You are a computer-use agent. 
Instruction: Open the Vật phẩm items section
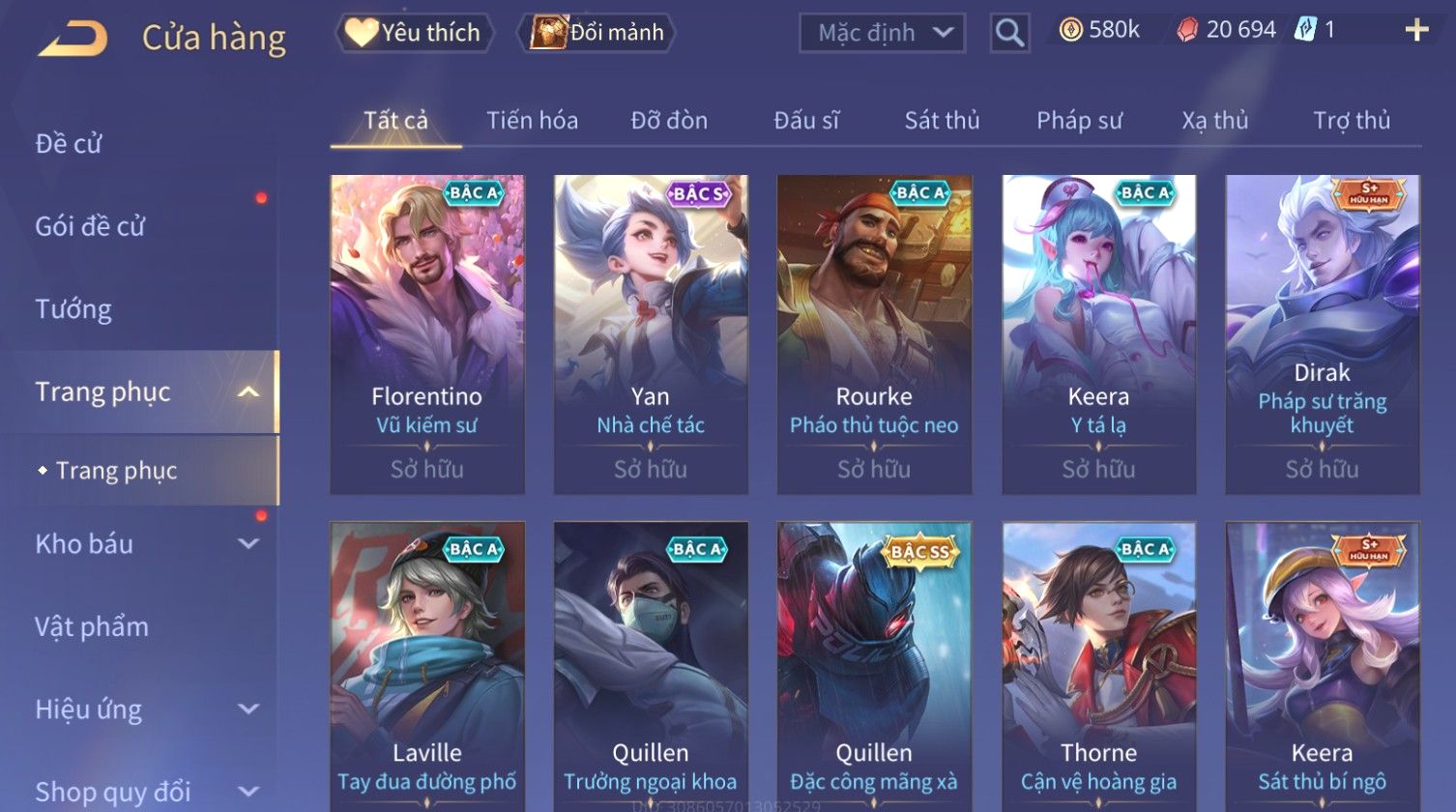click(x=92, y=627)
